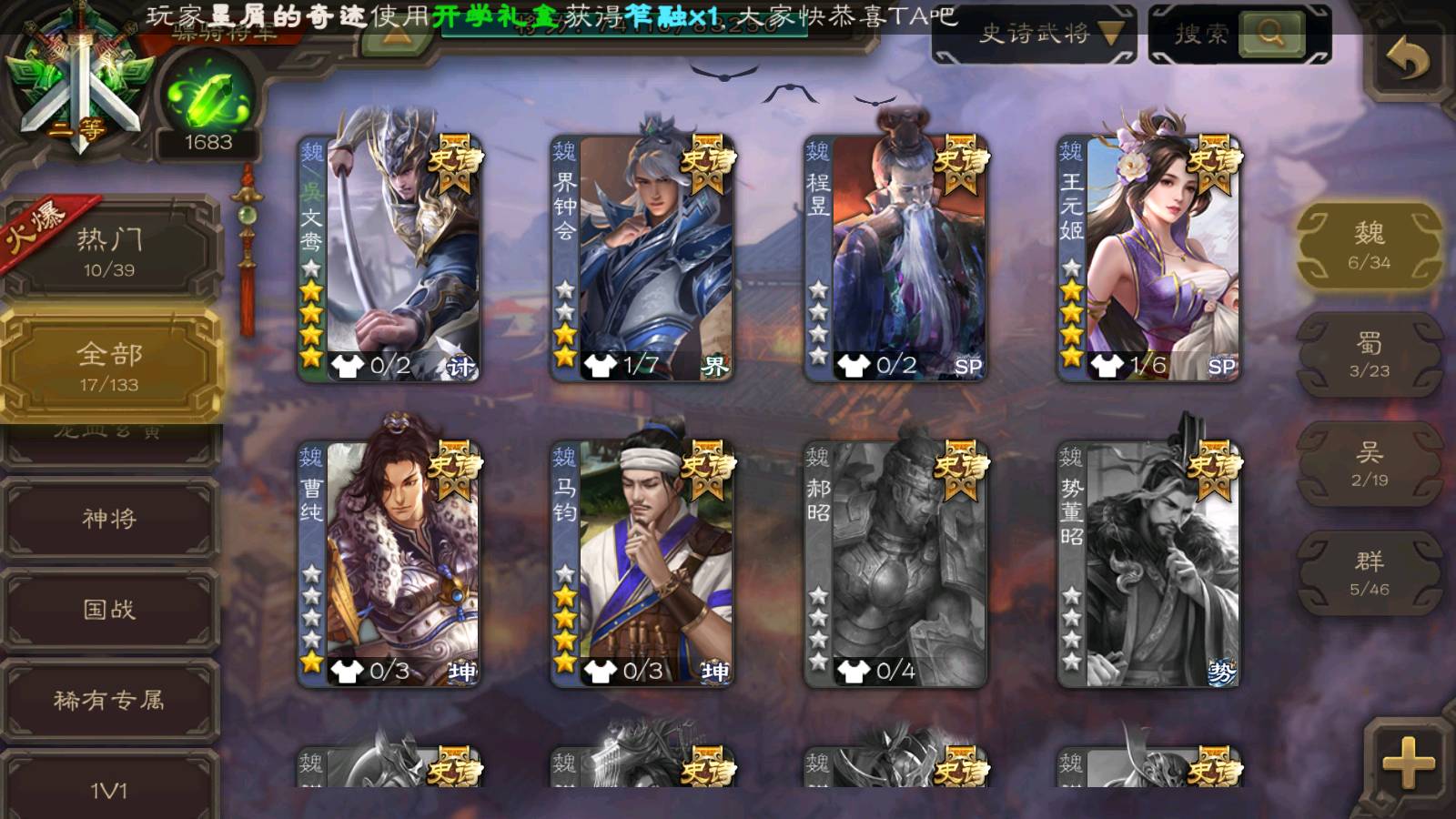
Task: Select the greyed-out 势董昭 card
Action: coord(1148,563)
